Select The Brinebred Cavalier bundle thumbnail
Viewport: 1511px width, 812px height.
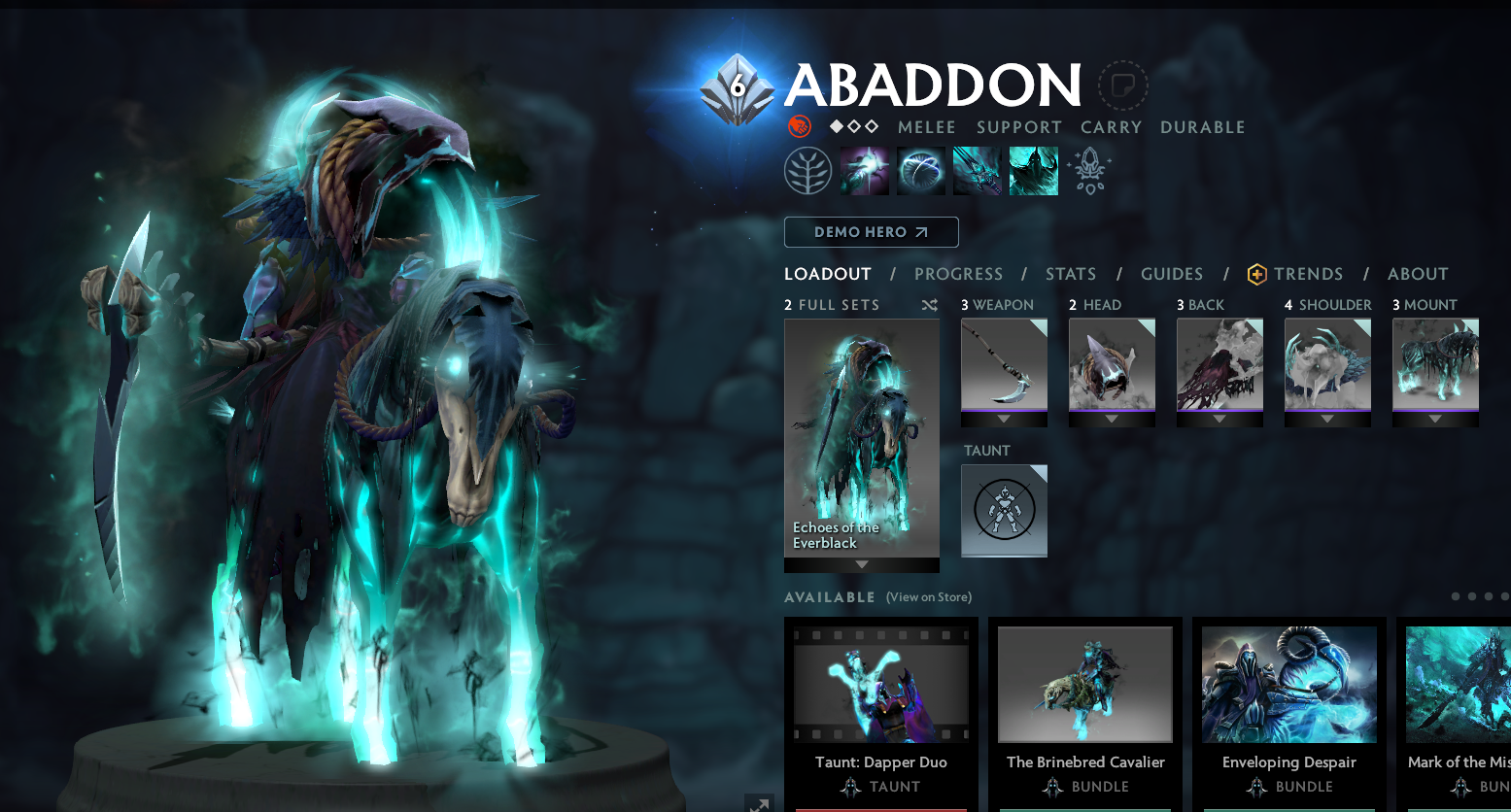[1084, 684]
